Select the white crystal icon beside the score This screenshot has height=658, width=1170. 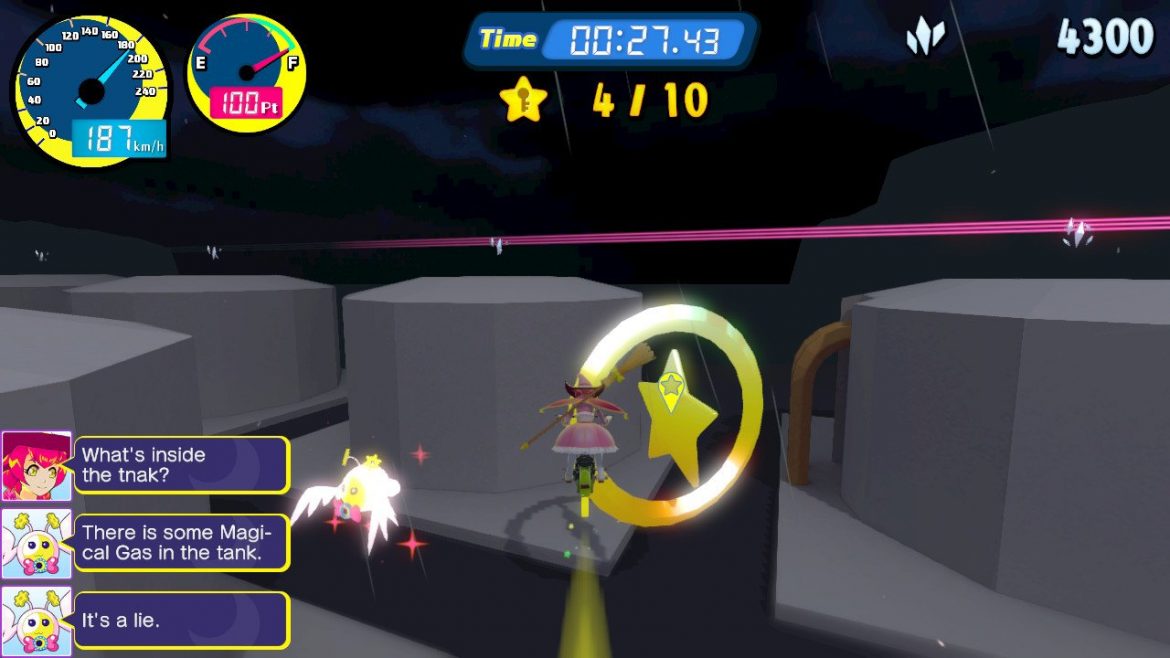tap(925, 37)
